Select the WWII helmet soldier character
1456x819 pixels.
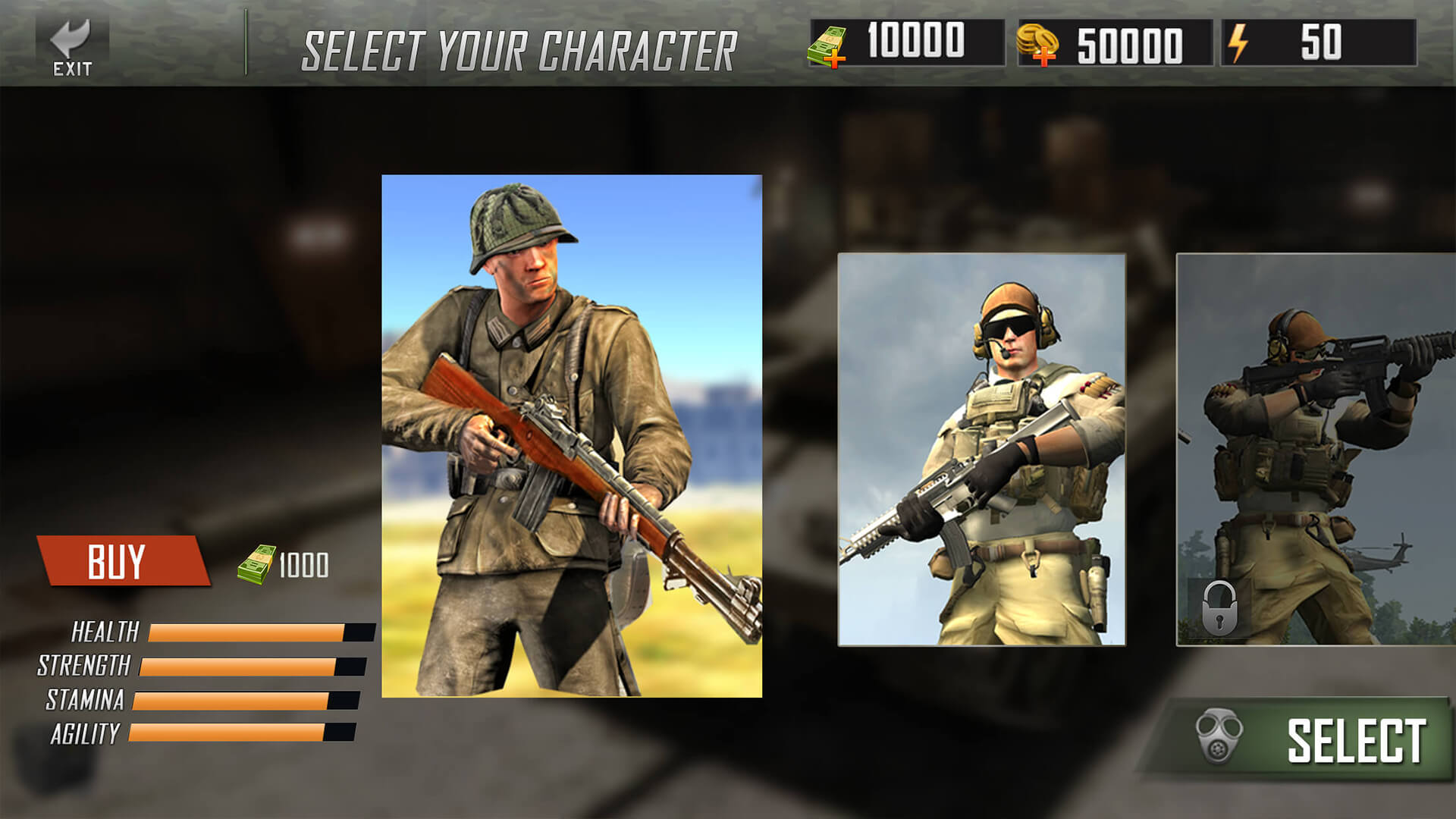coord(569,432)
